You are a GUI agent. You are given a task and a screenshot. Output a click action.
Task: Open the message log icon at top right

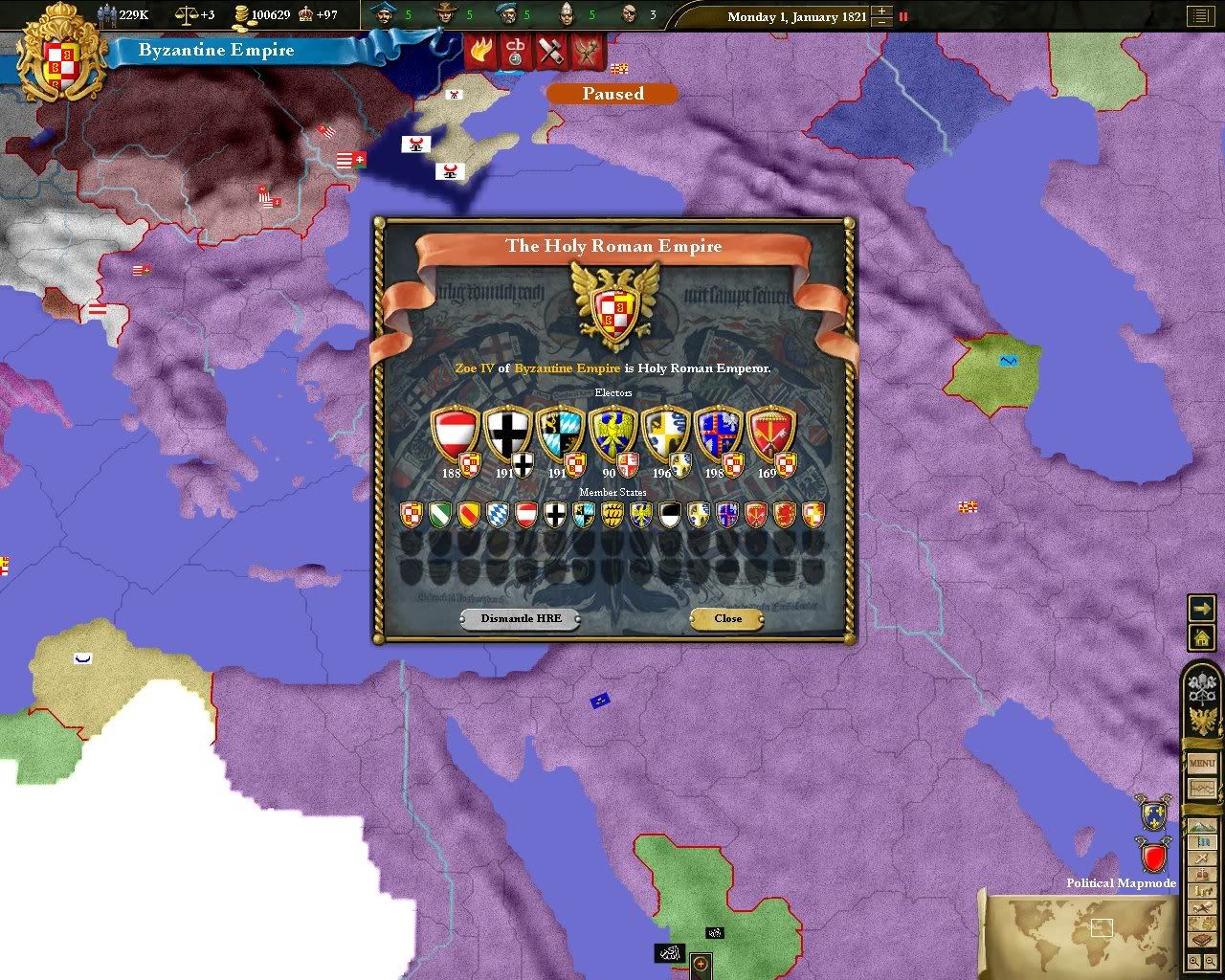[x=1199, y=16]
